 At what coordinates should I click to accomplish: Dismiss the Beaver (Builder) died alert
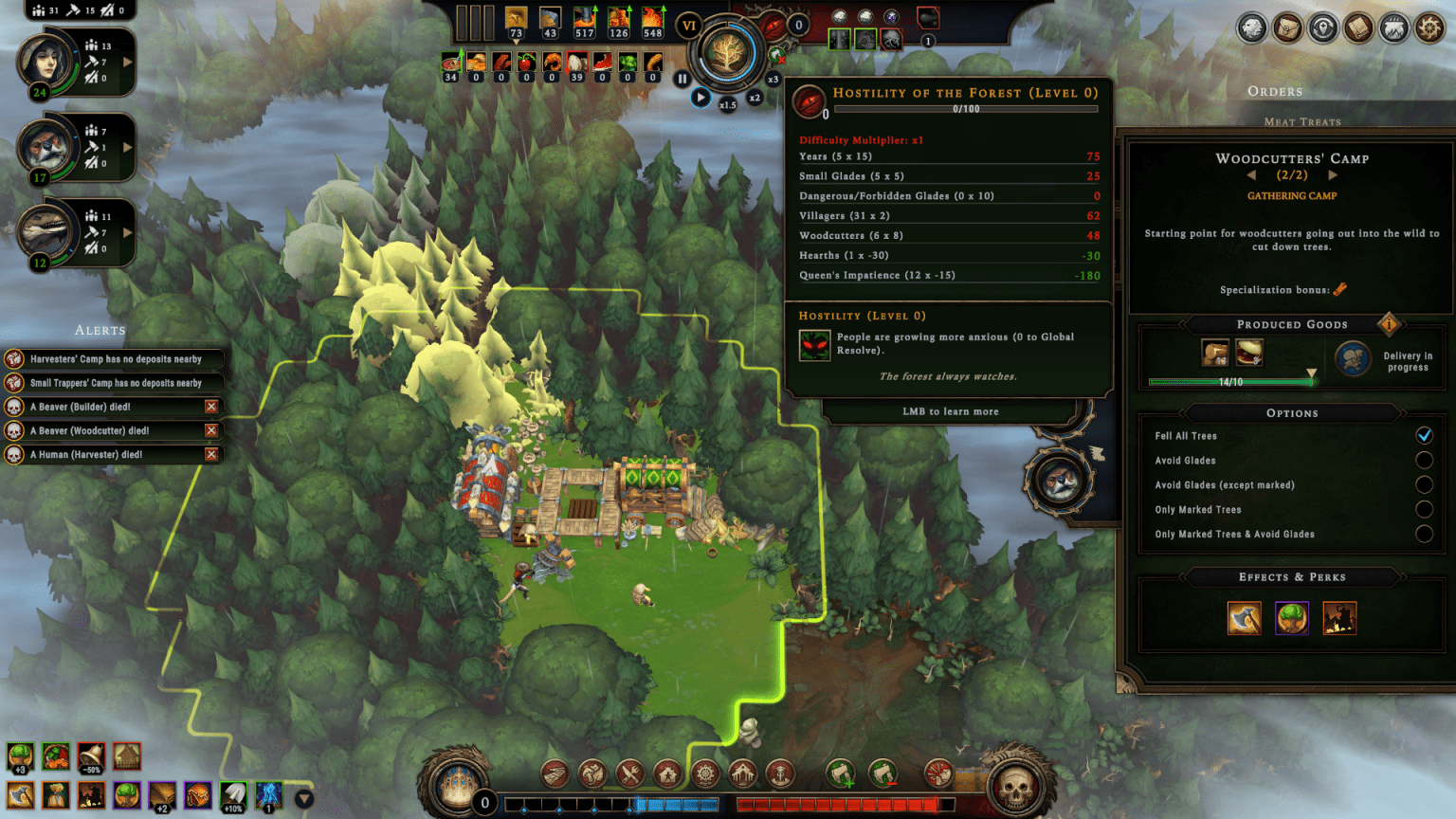(211, 407)
